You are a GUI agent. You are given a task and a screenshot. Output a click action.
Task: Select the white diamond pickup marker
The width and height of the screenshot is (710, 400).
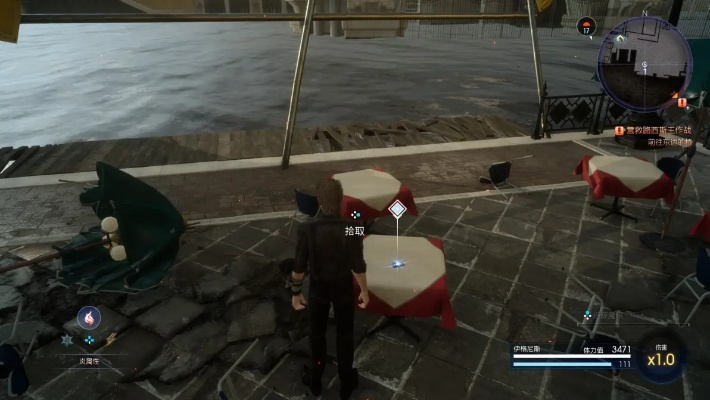[397, 209]
